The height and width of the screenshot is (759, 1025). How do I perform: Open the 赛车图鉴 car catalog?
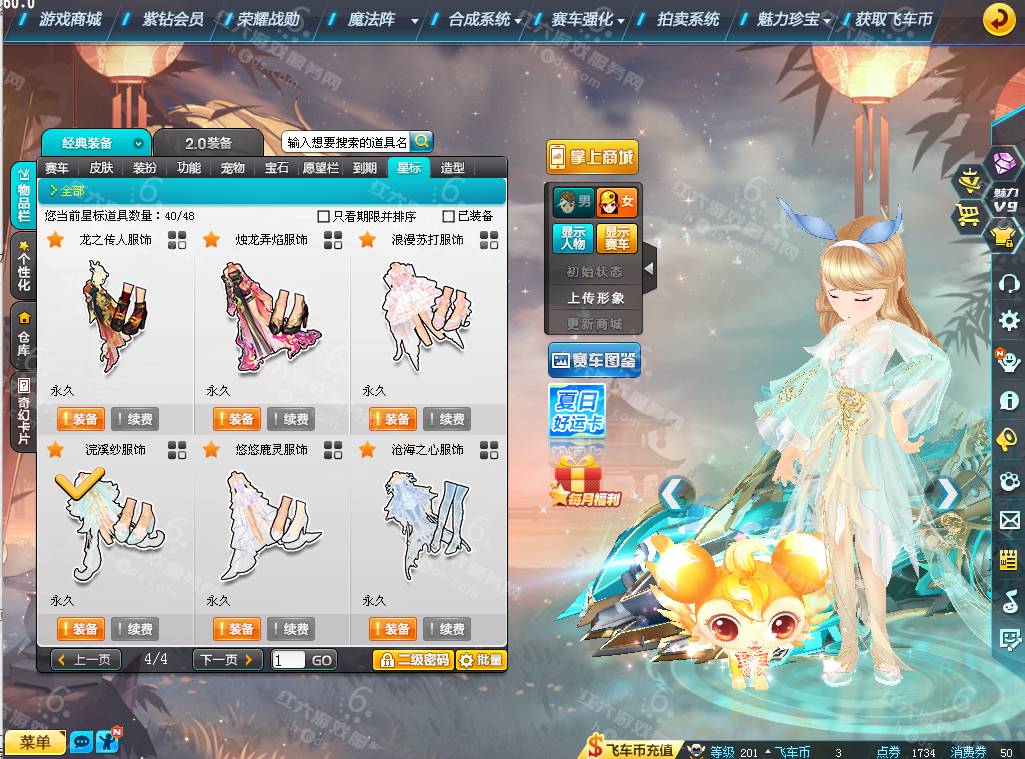[594, 360]
